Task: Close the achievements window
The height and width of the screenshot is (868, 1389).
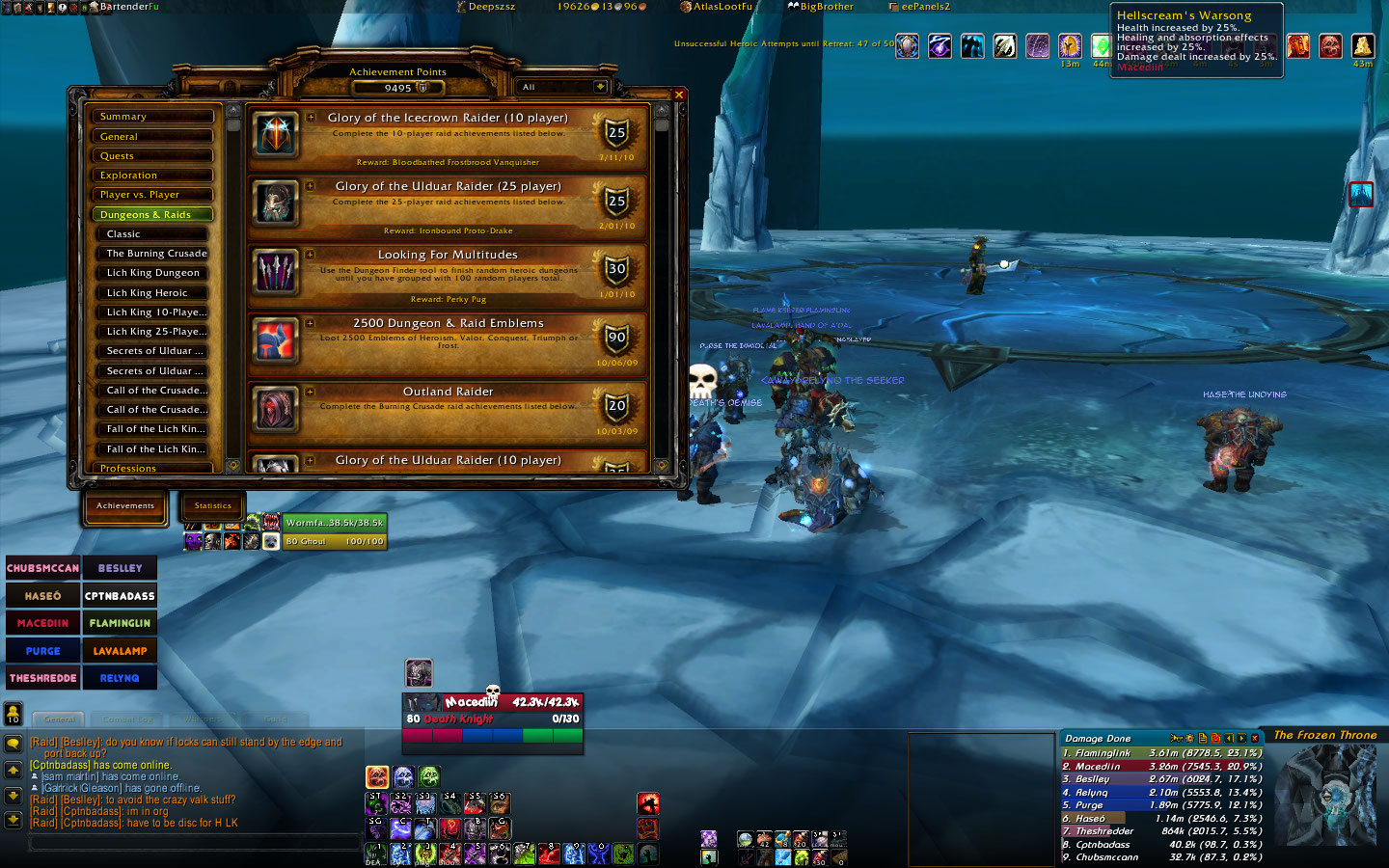Action: (x=679, y=95)
